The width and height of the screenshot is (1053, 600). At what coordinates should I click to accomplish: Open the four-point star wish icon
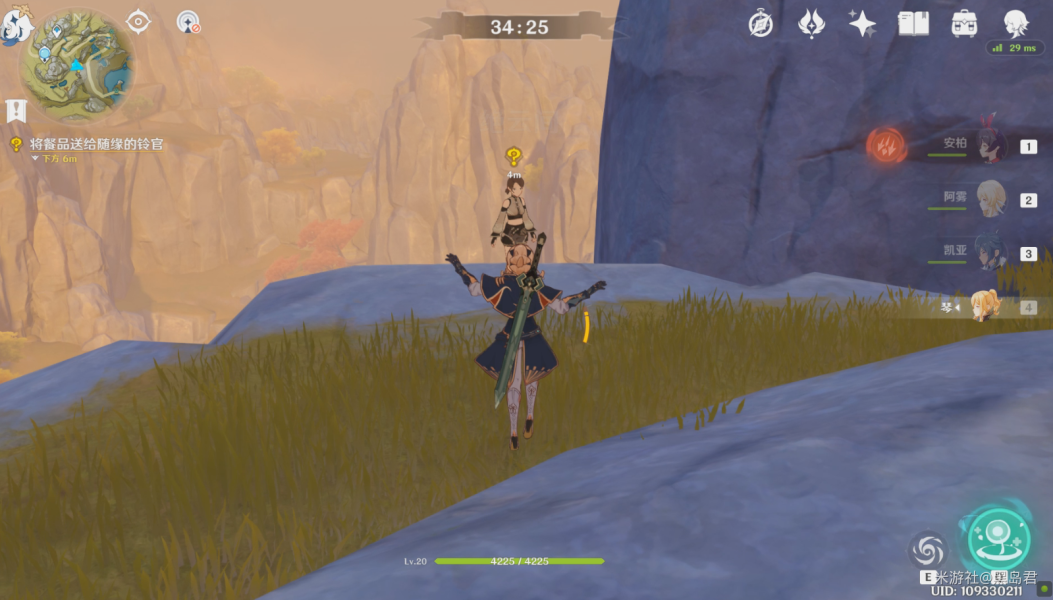click(862, 24)
